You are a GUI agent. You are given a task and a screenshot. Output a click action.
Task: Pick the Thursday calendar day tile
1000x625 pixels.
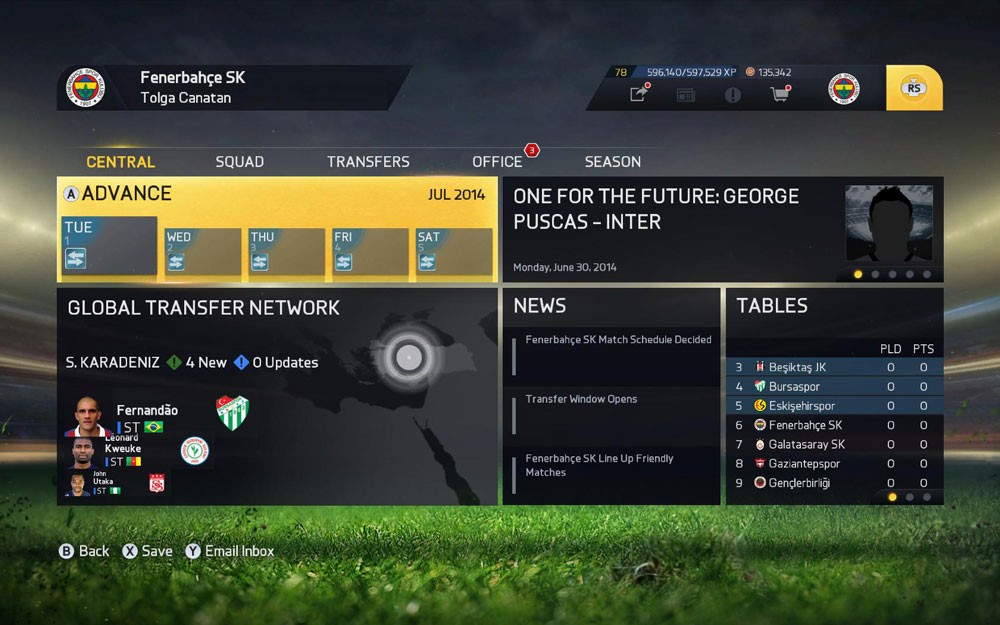click(287, 251)
